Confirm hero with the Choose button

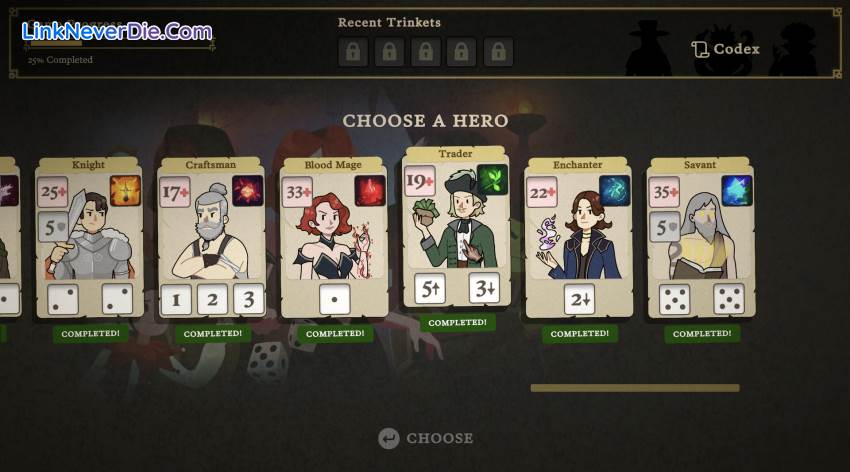[426, 438]
